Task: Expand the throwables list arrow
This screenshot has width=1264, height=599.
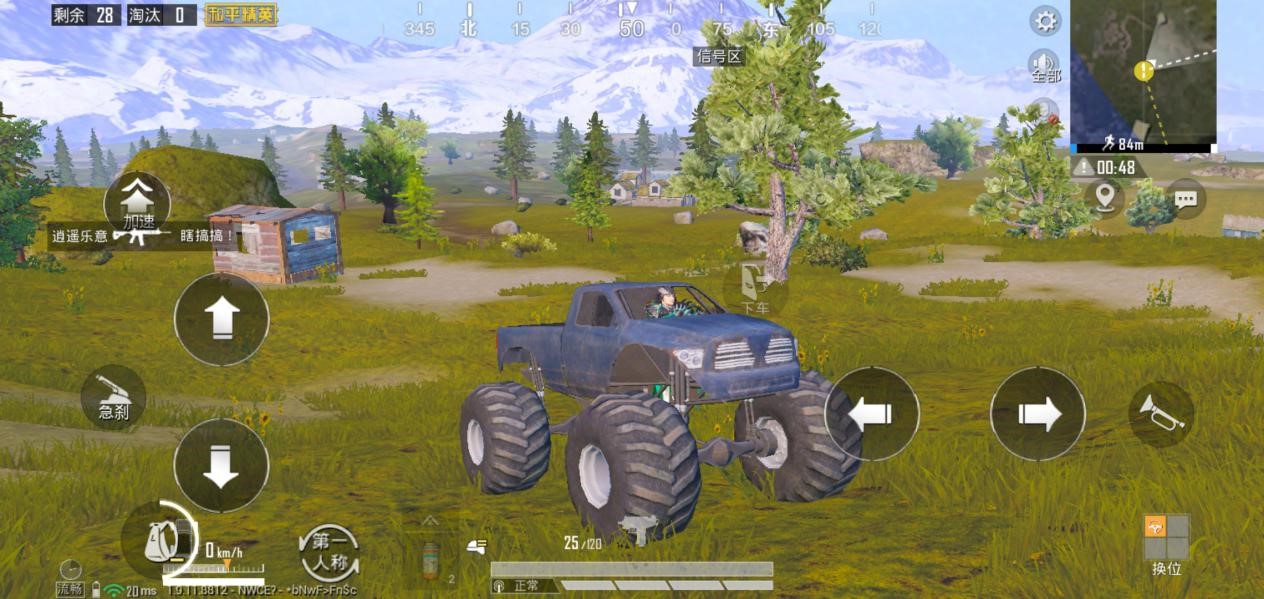Action: (x=430, y=520)
